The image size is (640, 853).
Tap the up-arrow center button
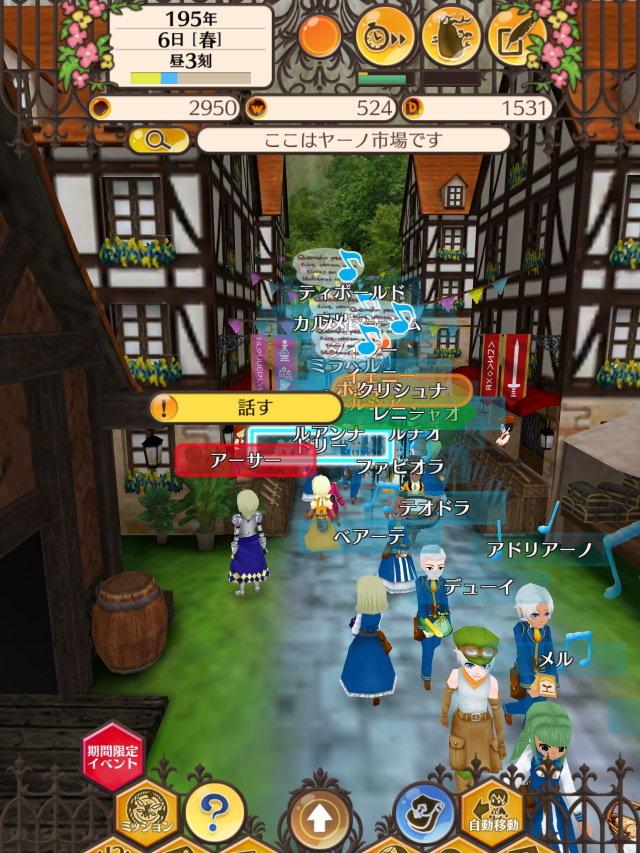318,818
